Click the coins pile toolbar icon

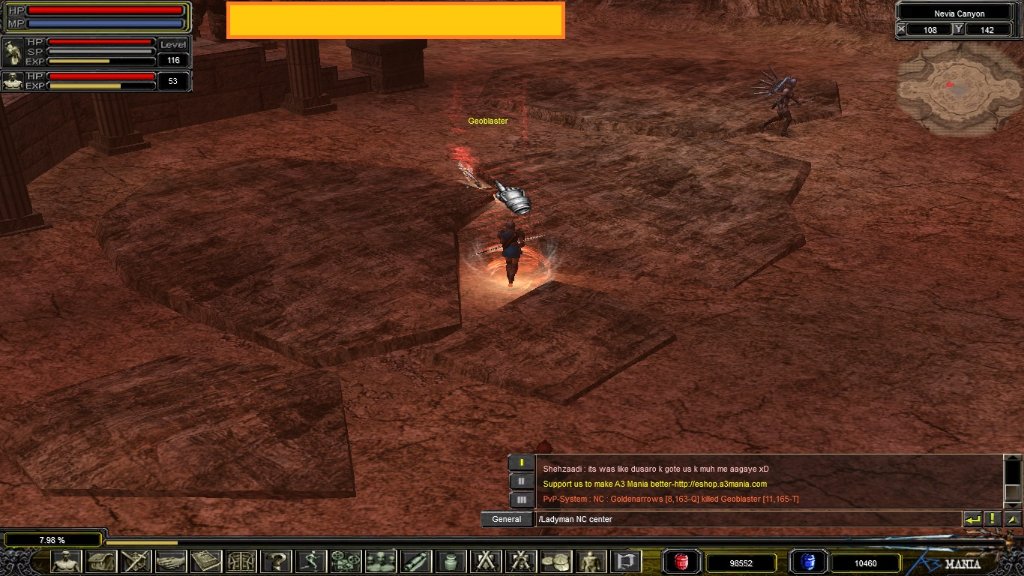coord(556,561)
